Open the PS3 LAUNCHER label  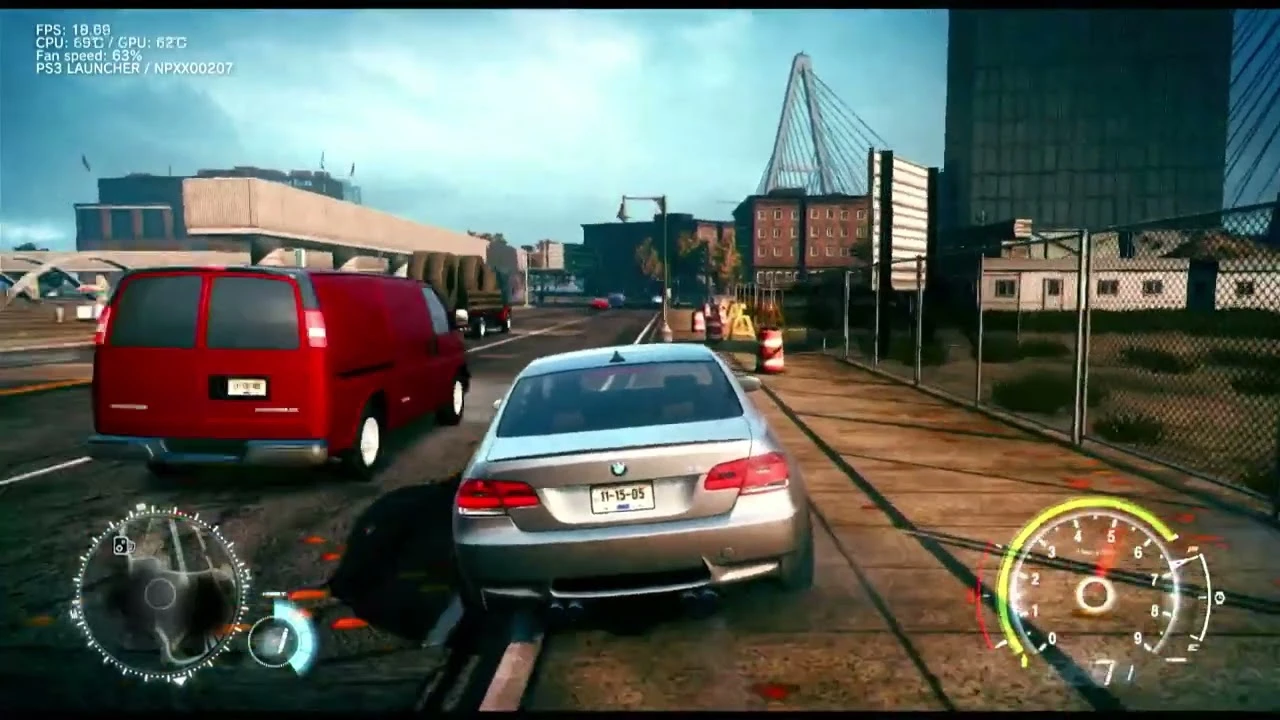tap(89, 69)
